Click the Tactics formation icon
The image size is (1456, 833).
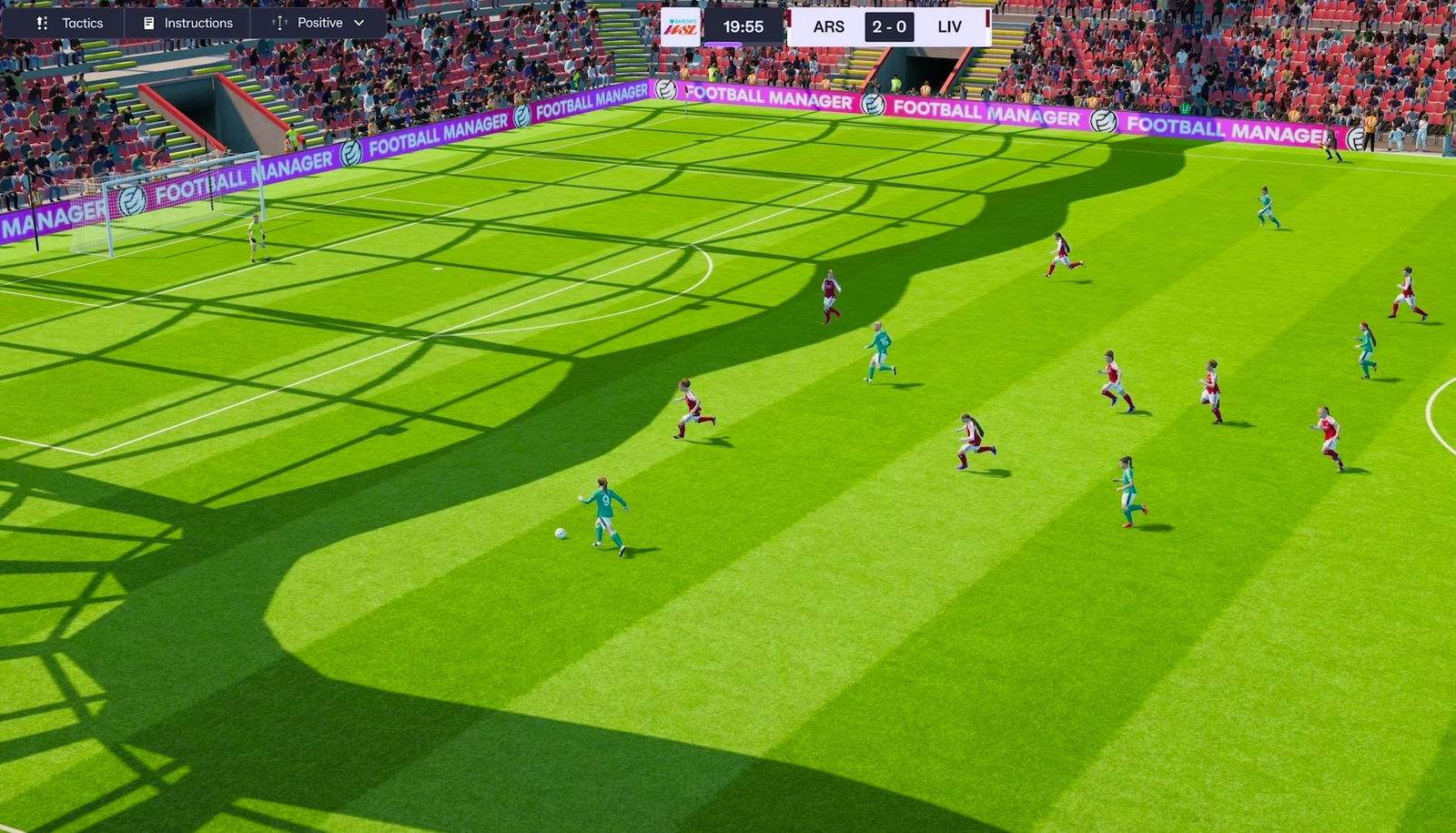42,23
